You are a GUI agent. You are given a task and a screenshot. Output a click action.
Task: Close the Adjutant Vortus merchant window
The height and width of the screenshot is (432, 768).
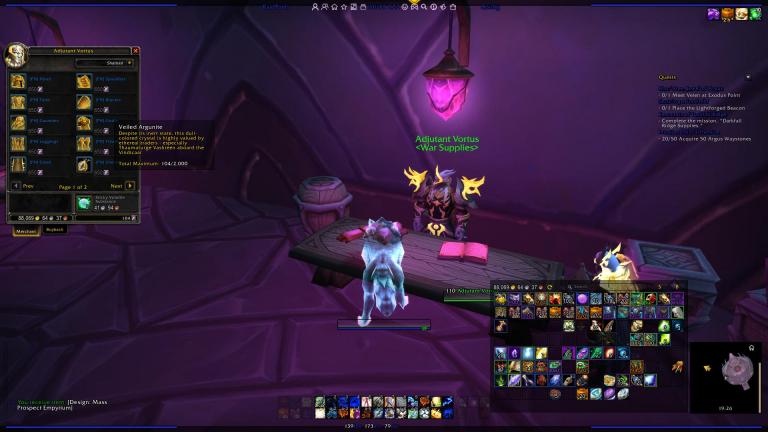click(x=136, y=50)
